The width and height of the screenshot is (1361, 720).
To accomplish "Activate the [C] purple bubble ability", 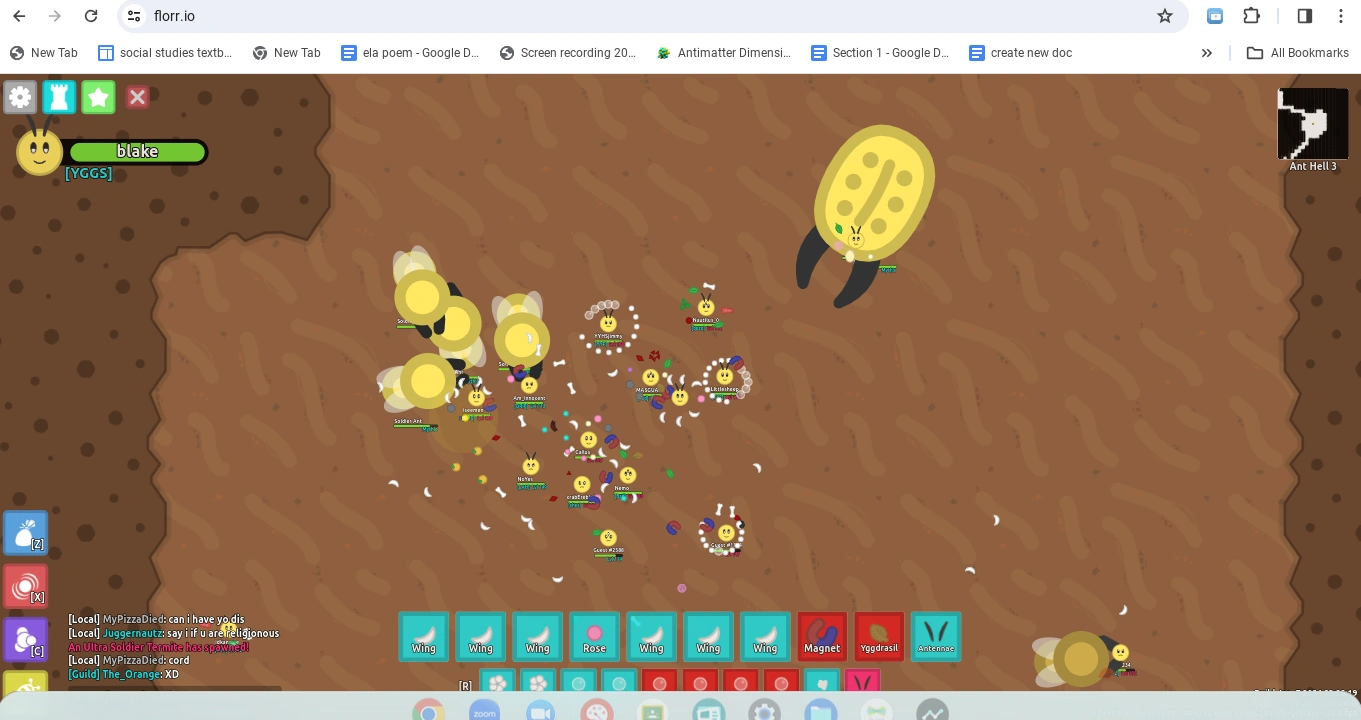I will [x=26, y=639].
